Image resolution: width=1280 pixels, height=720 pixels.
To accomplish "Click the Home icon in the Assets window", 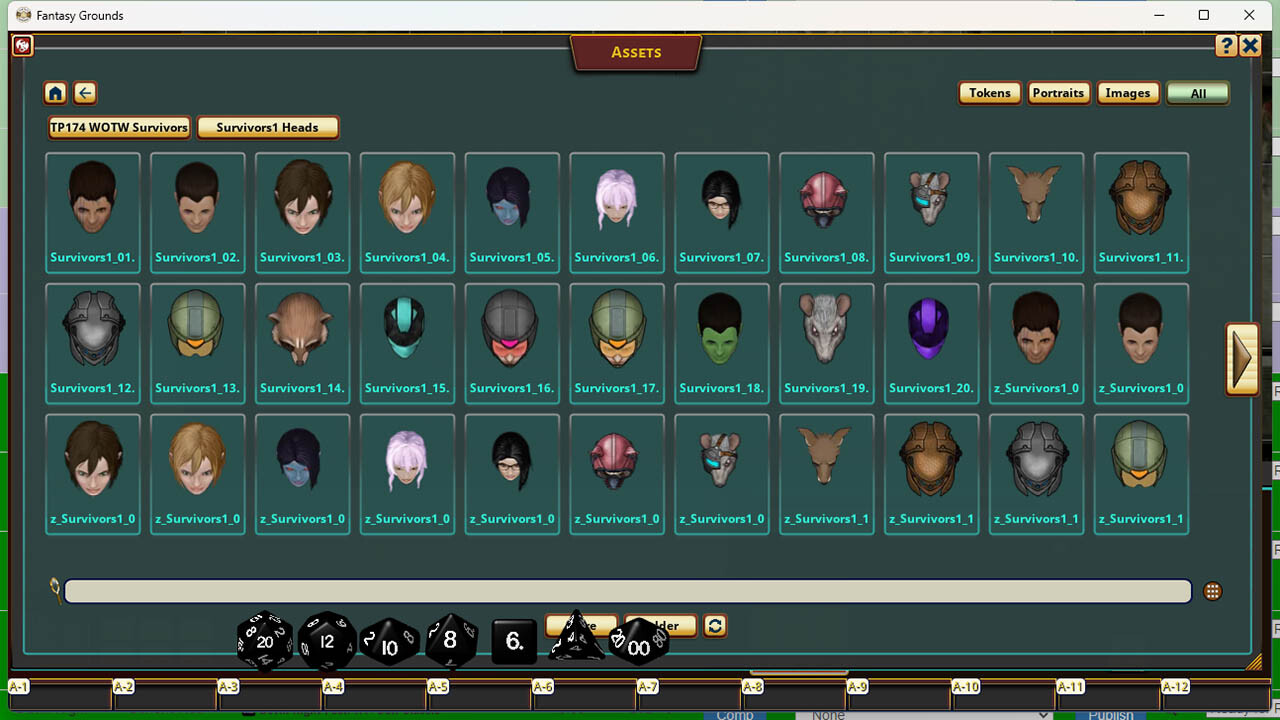I will 55,92.
